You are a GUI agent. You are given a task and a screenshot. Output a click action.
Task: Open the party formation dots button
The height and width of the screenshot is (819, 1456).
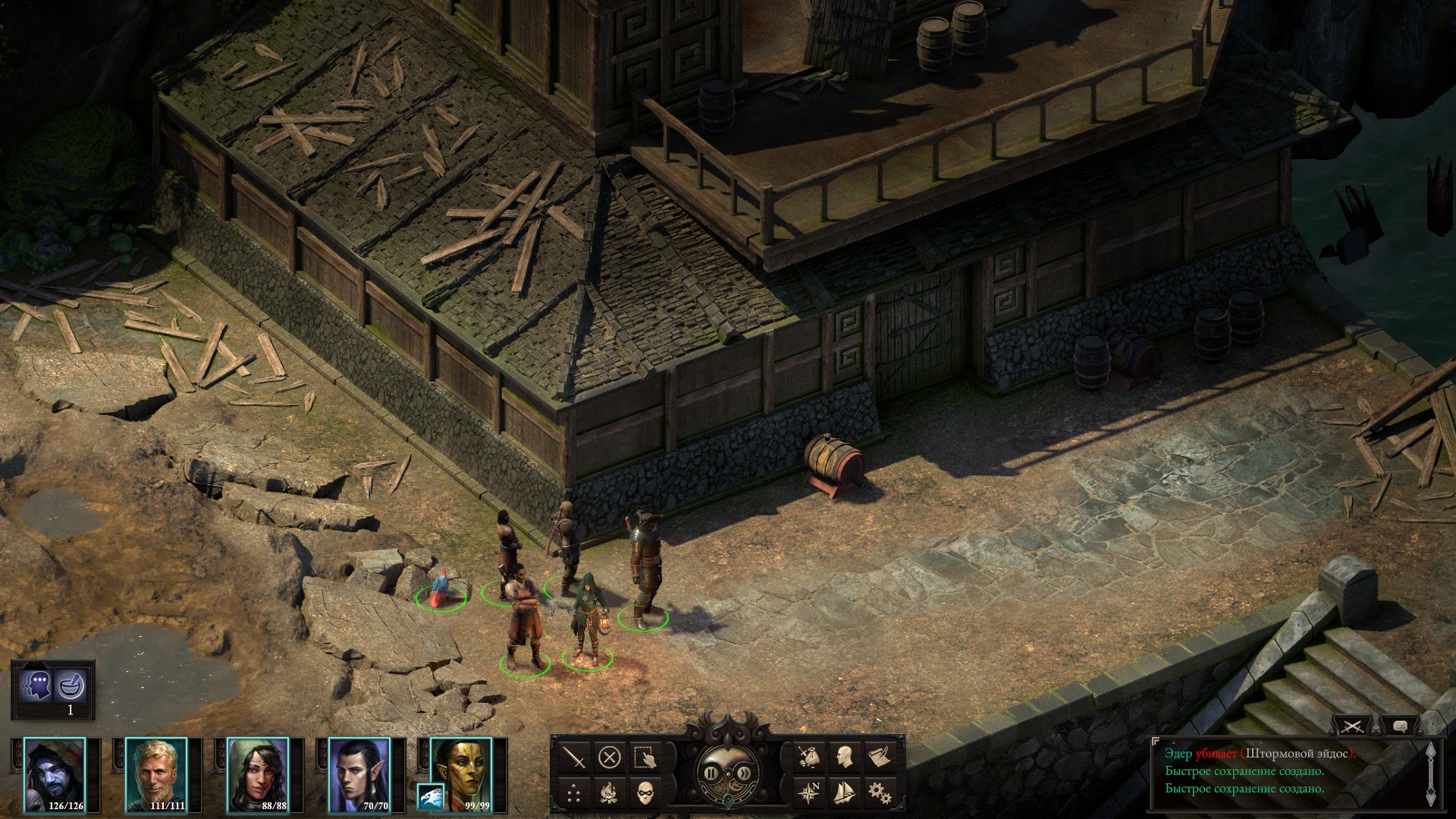pyautogui.click(x=574, y=793)
